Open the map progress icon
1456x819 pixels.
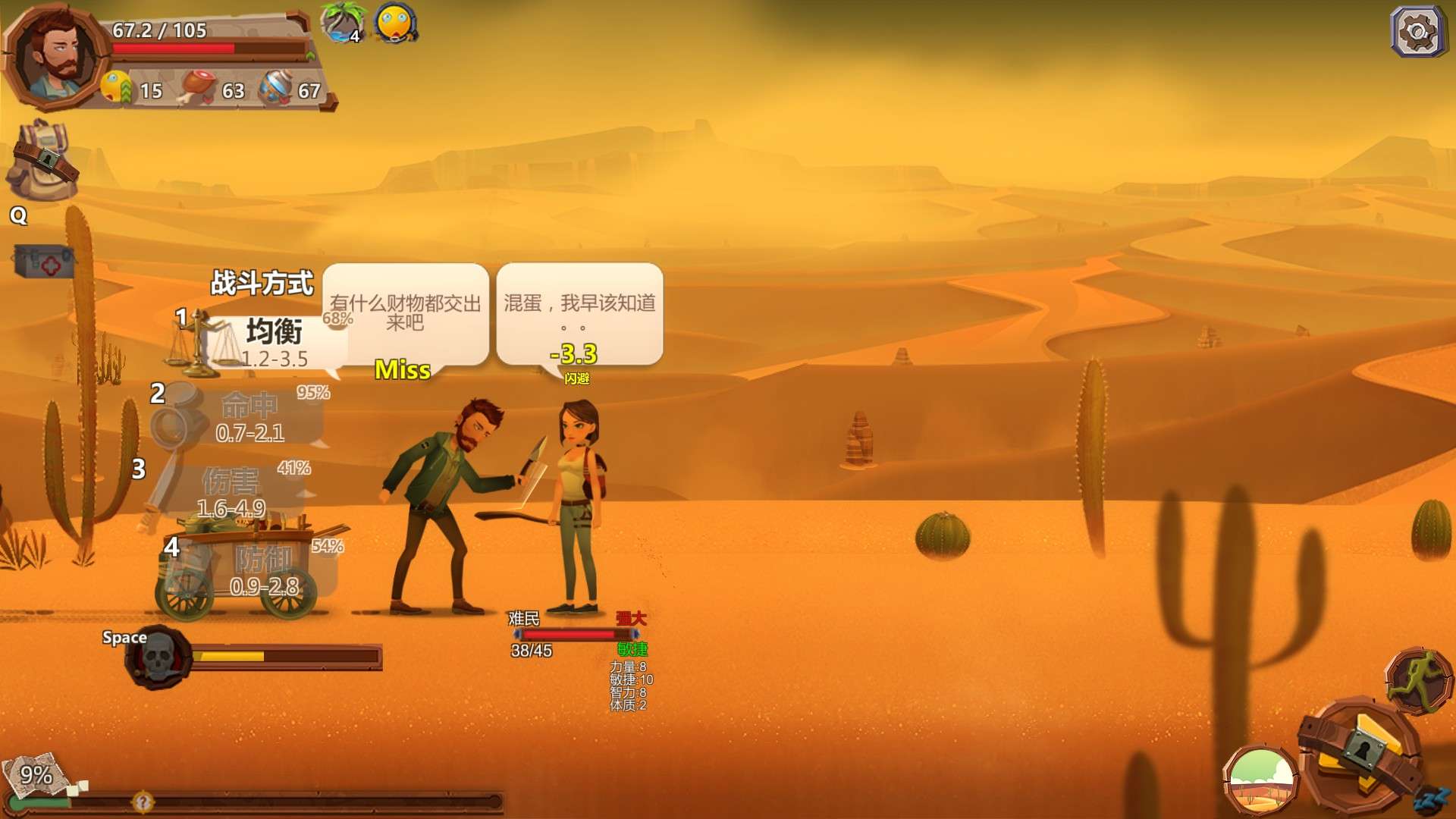pos(35,775)
